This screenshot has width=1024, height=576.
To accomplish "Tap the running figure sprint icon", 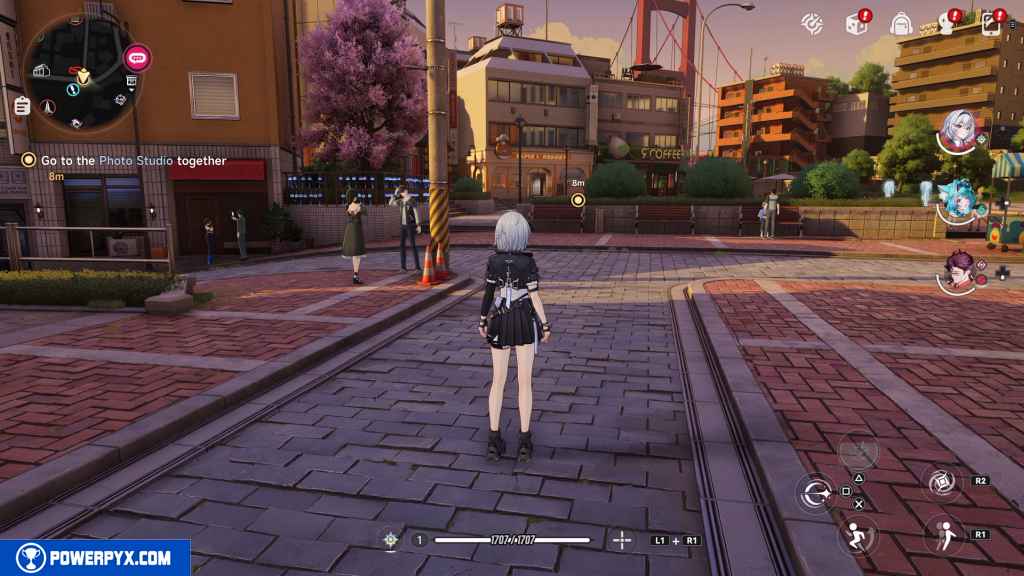I will (858, 533).
